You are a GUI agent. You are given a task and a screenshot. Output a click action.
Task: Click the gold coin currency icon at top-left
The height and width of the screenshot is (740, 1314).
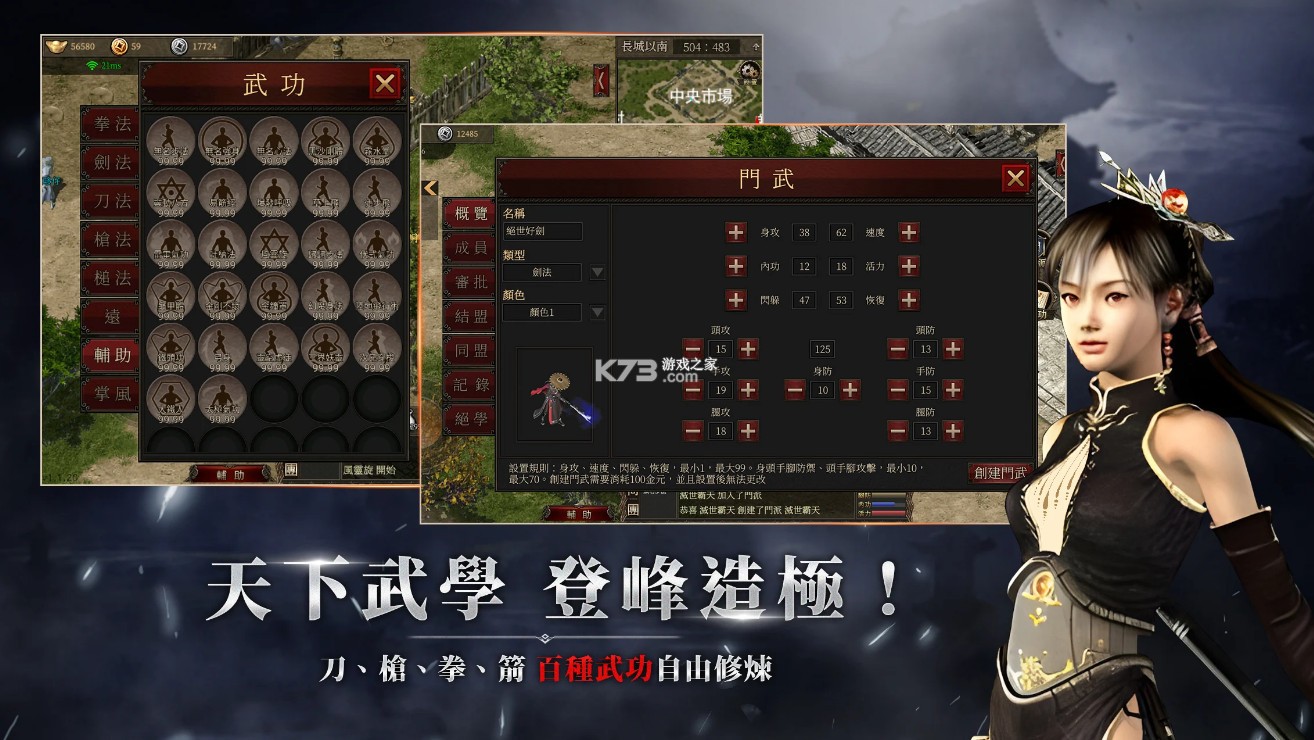click(x=118, y=47)
